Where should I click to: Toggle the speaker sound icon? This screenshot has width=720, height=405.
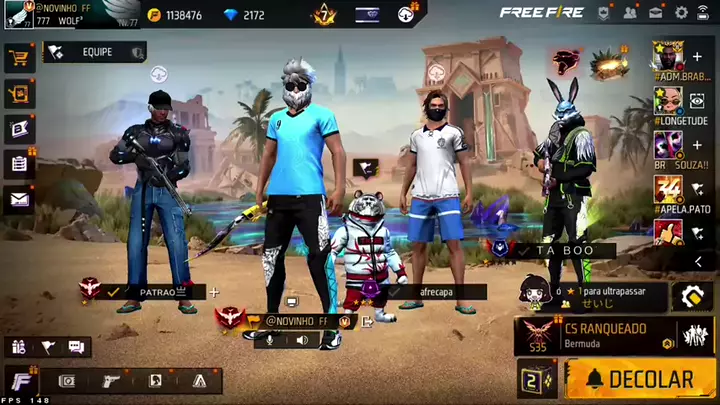pyautogui.click(x=302, y=340)
